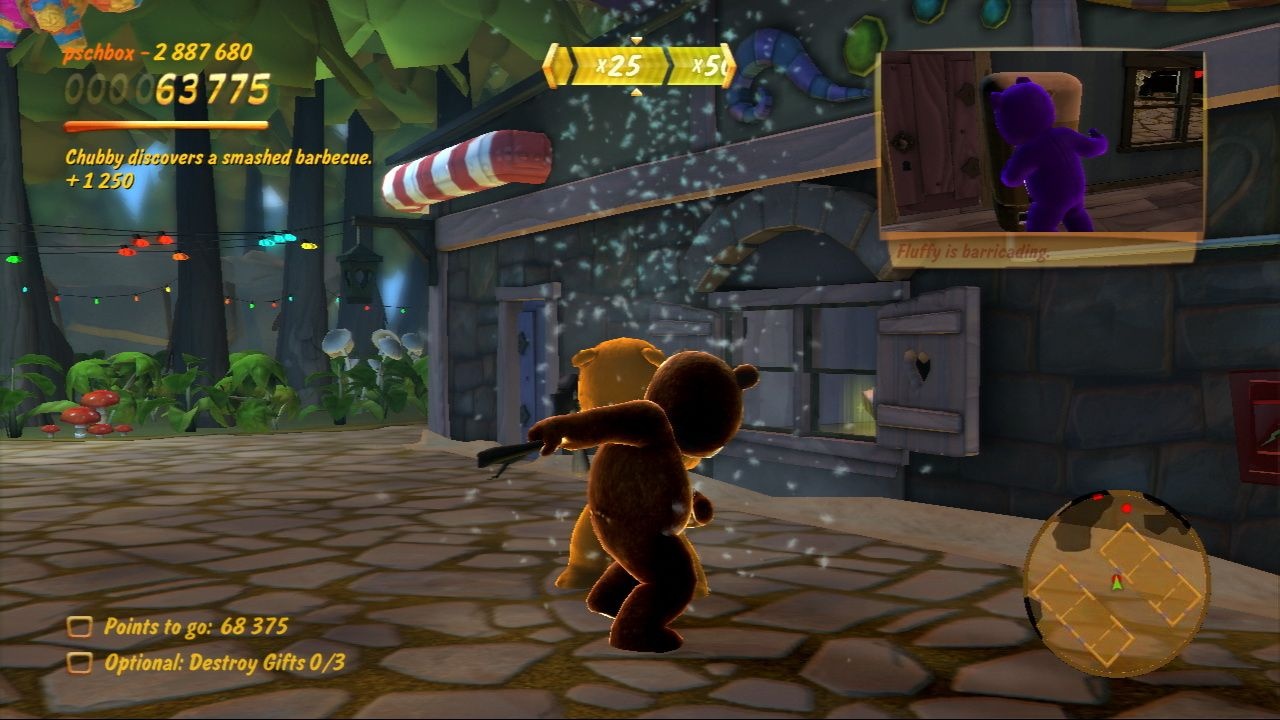Click the arrow above the multiplier bar
1280x720 pixels.
point(636,39)
